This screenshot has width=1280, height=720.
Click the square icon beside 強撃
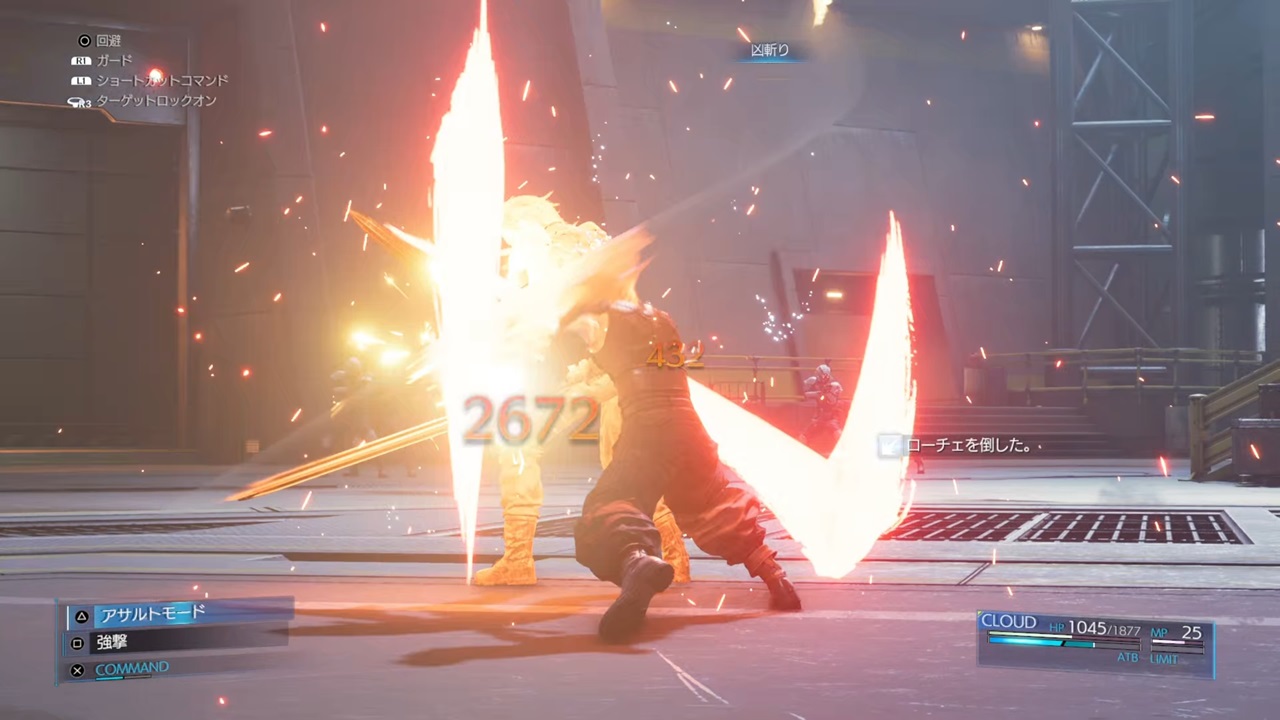pos(77,643)
